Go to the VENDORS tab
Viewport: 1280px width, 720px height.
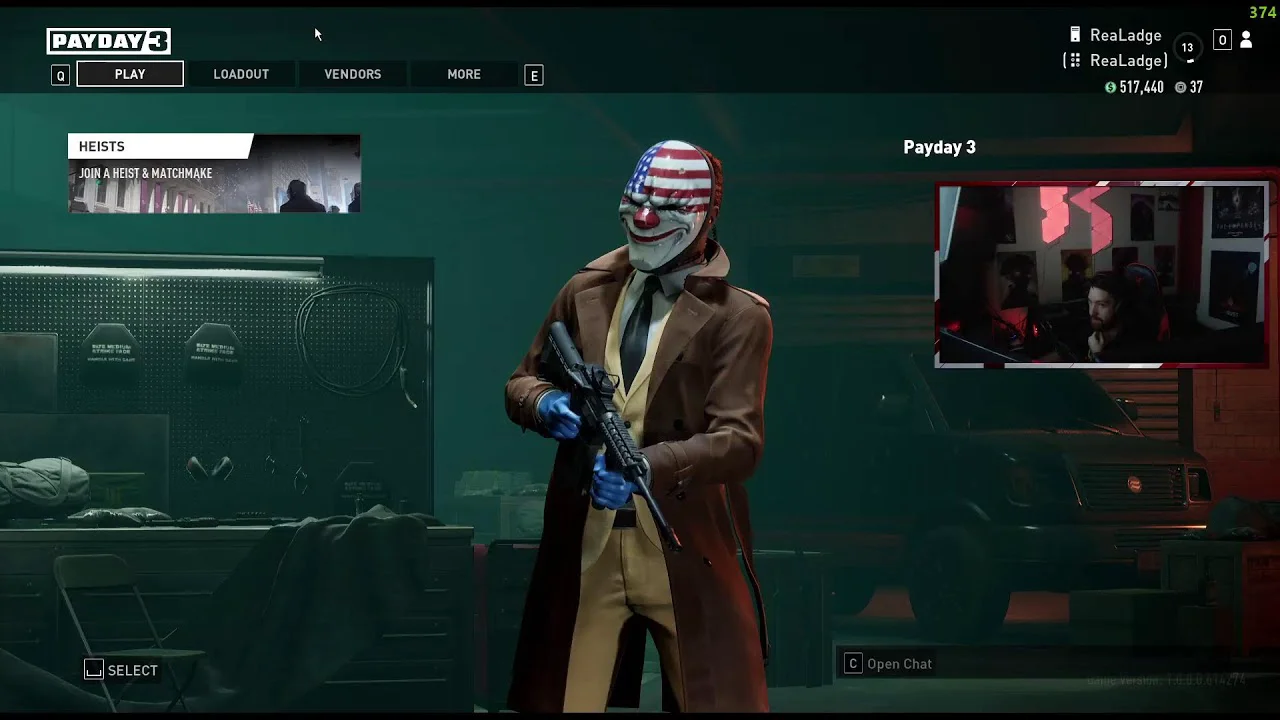pos(352,74)
